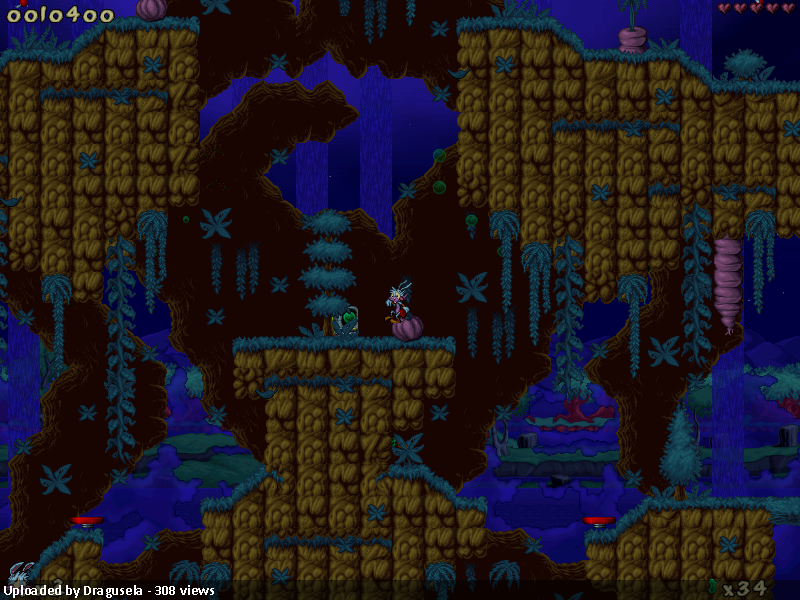Select the rabbit character lives icon

(20, 572)
